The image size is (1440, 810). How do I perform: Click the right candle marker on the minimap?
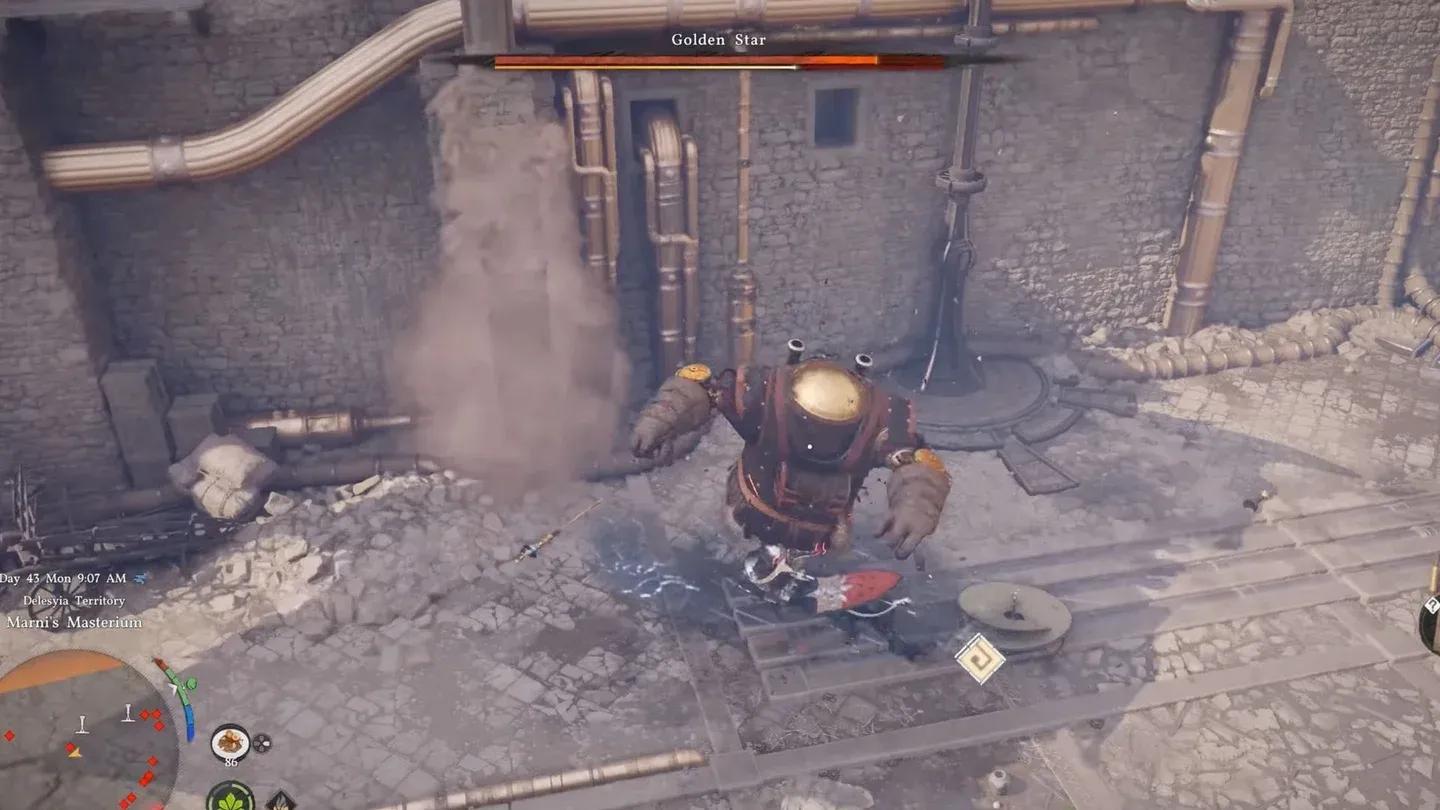[127, 713]
